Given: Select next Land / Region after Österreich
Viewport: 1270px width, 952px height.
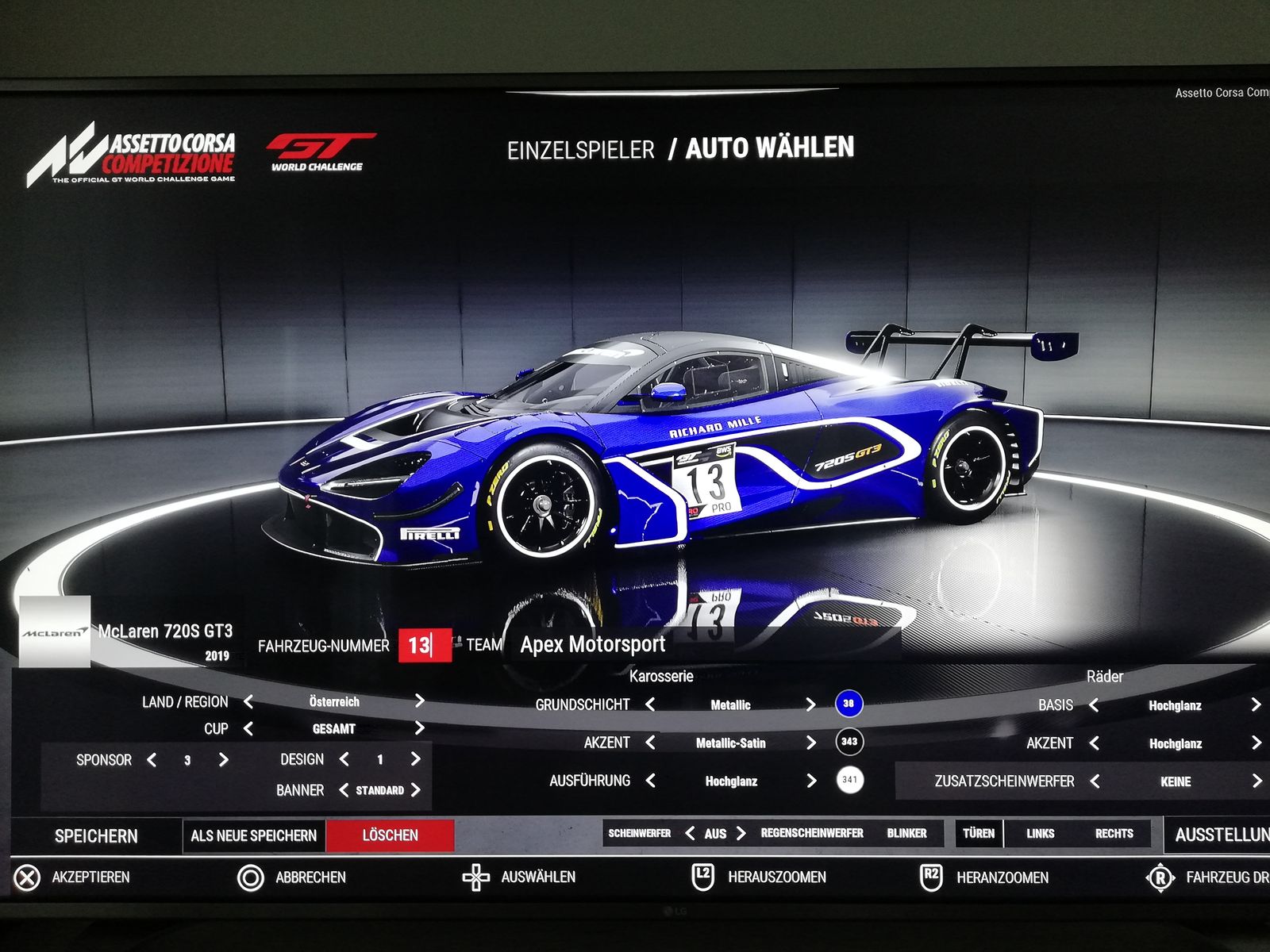Looking at the screenshot, I should click(419, 701).
